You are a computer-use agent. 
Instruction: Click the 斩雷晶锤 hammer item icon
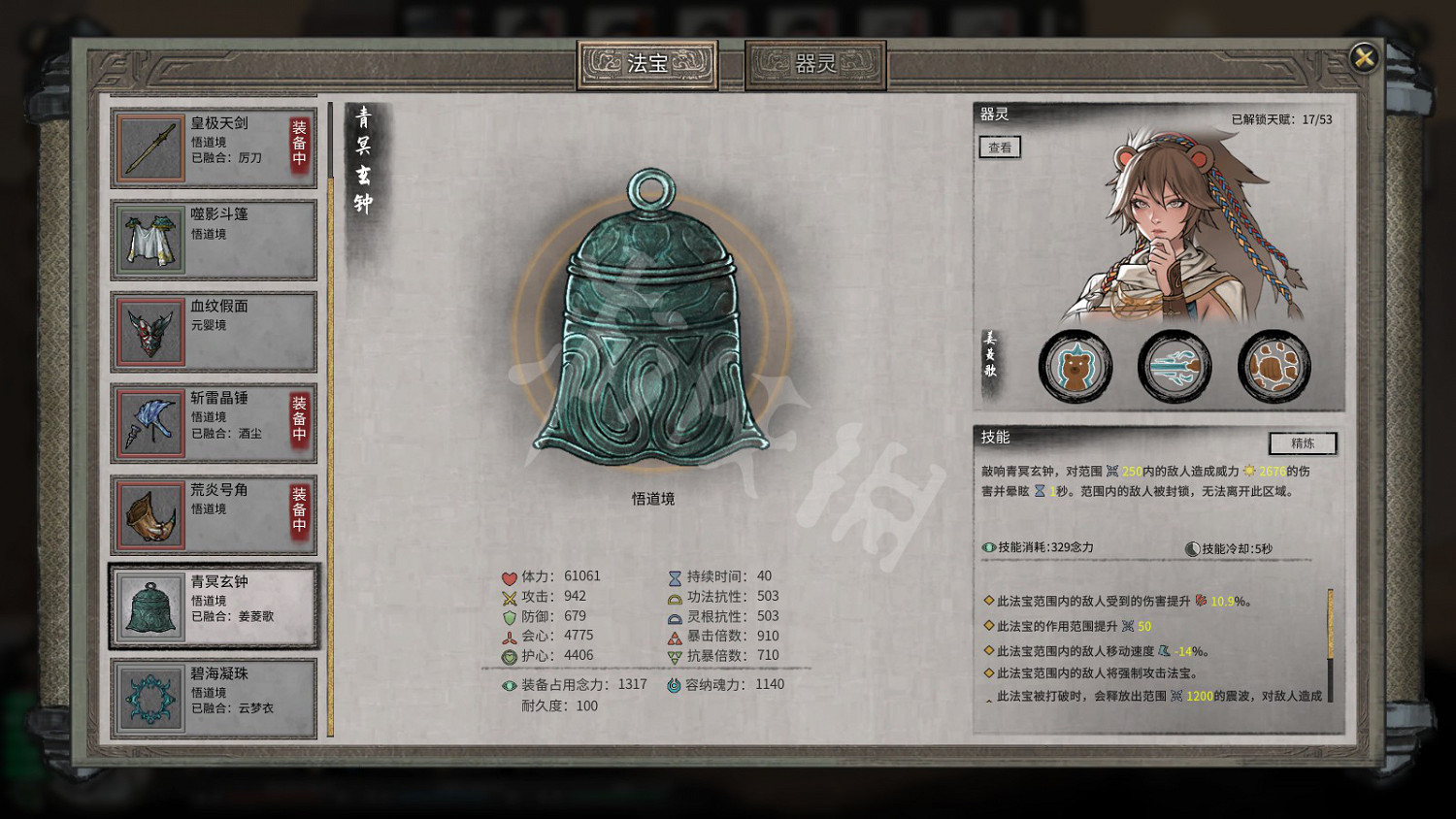click(150, 421)
